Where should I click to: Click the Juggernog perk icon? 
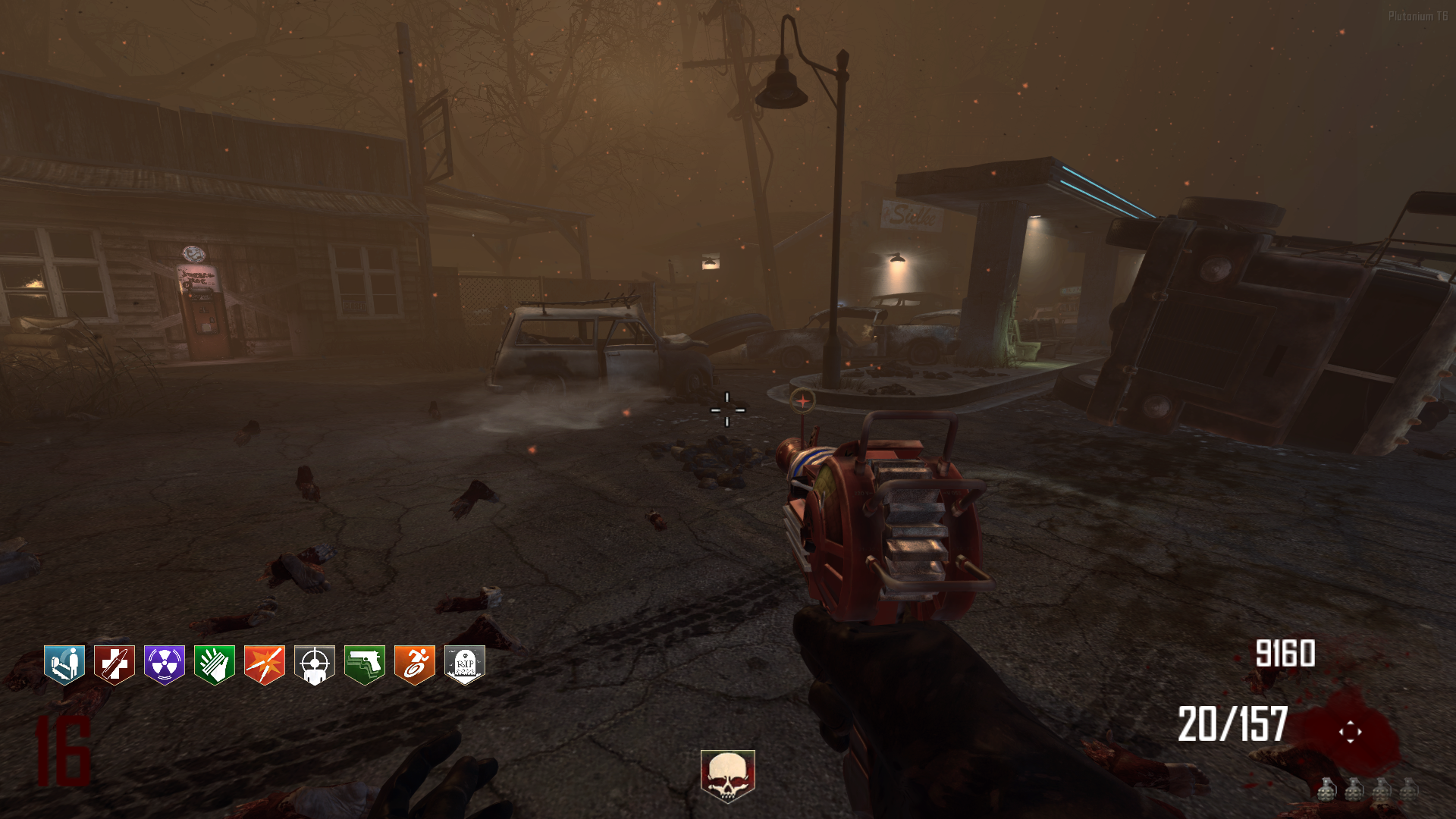pos(115,665)
